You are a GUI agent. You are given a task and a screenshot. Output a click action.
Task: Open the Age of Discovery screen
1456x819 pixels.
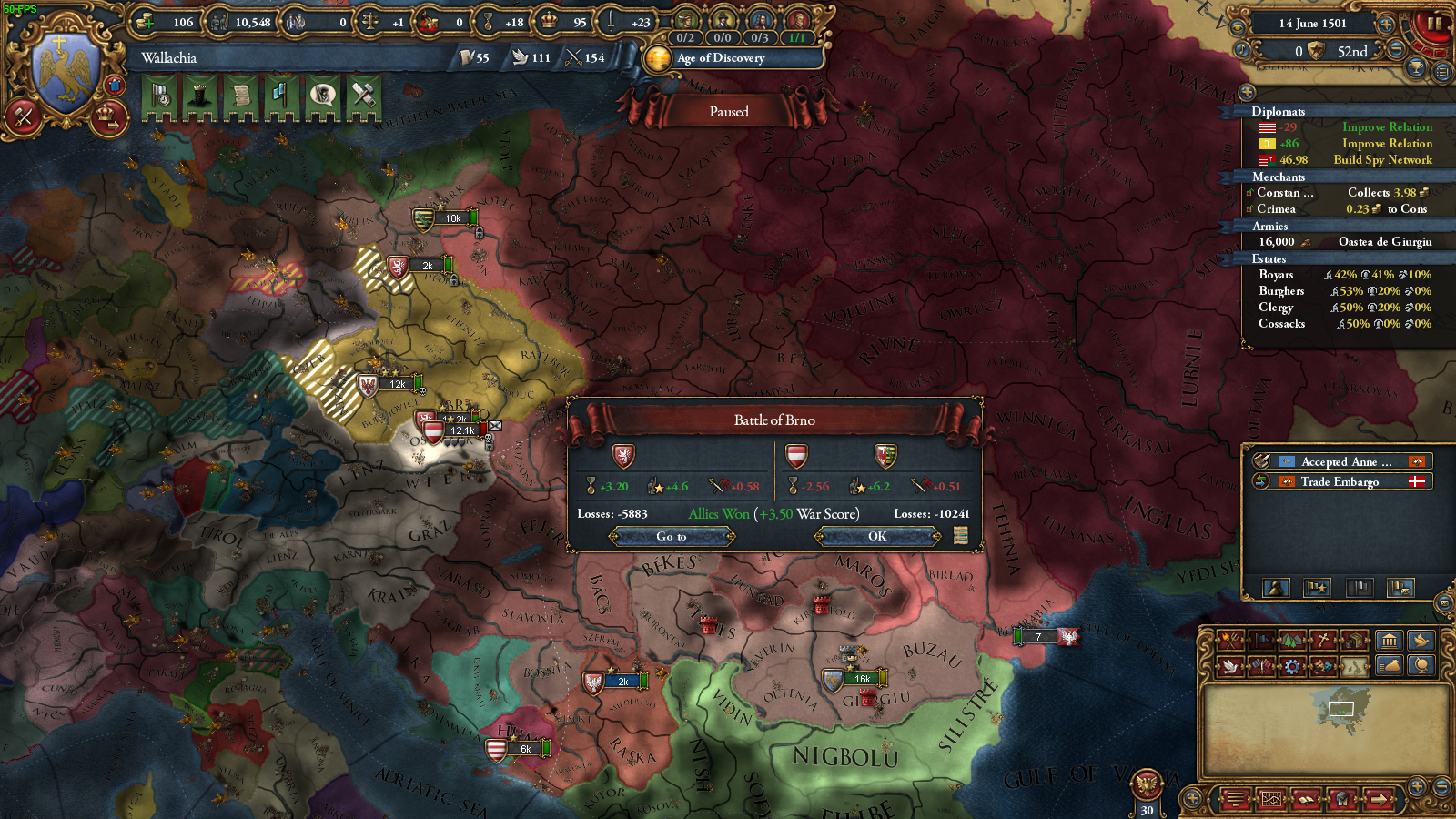click(x=728, y=59)
